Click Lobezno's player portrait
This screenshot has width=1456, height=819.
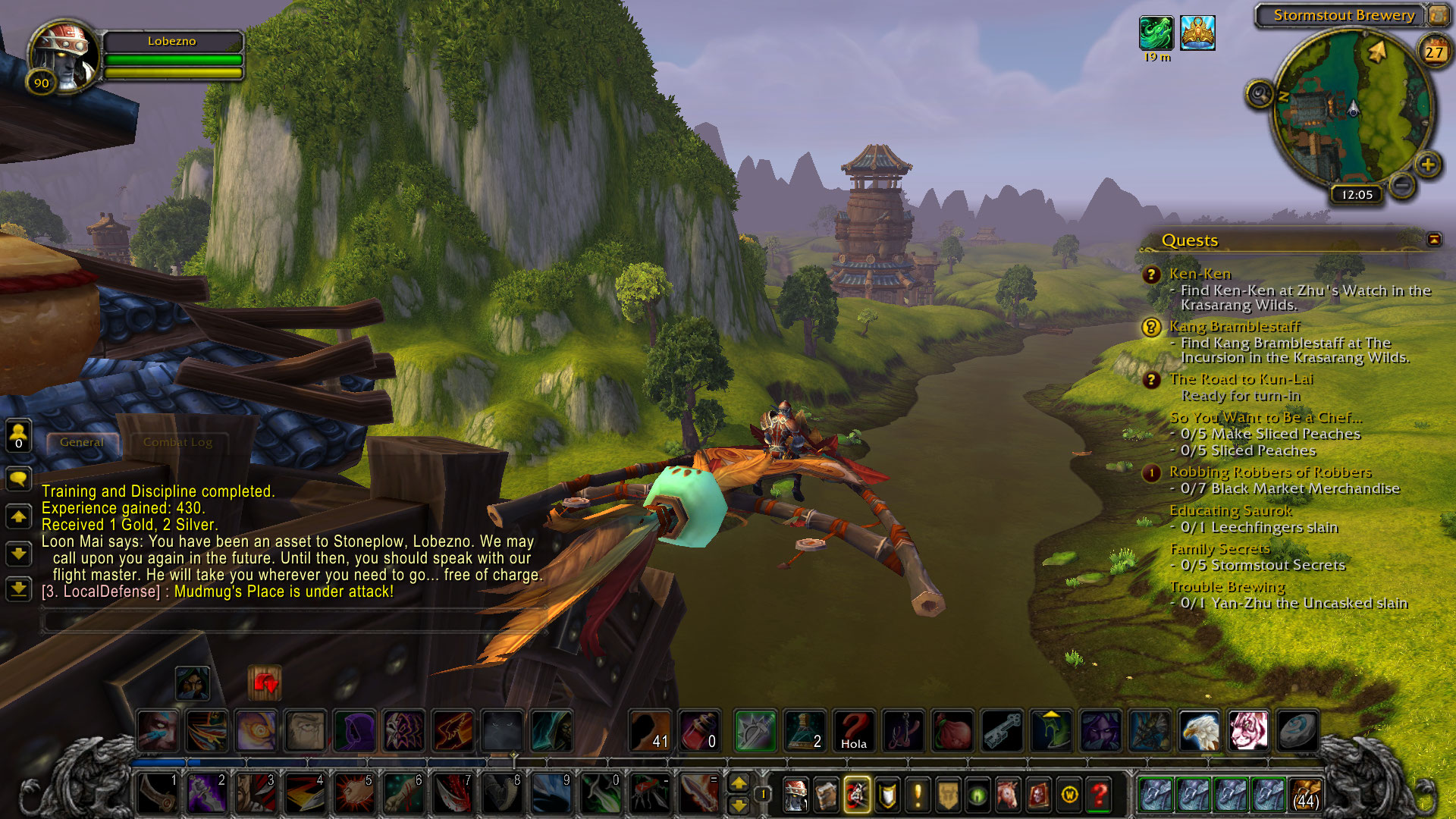point(64,57)
